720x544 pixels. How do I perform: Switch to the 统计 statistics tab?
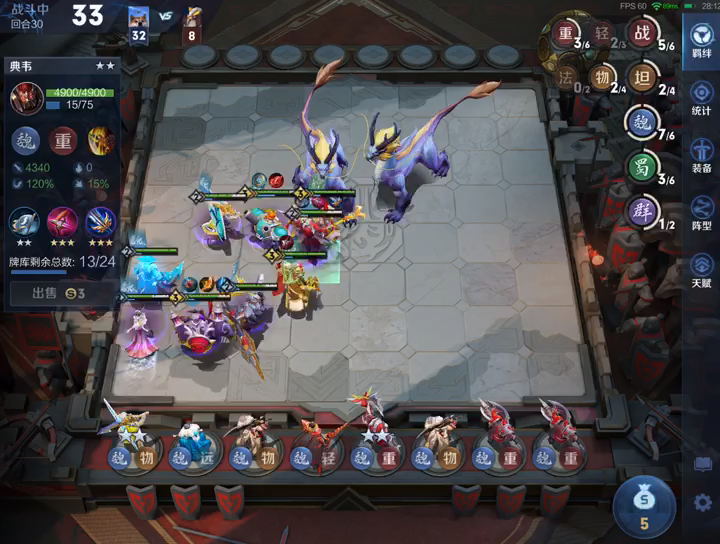click(702, 97)
